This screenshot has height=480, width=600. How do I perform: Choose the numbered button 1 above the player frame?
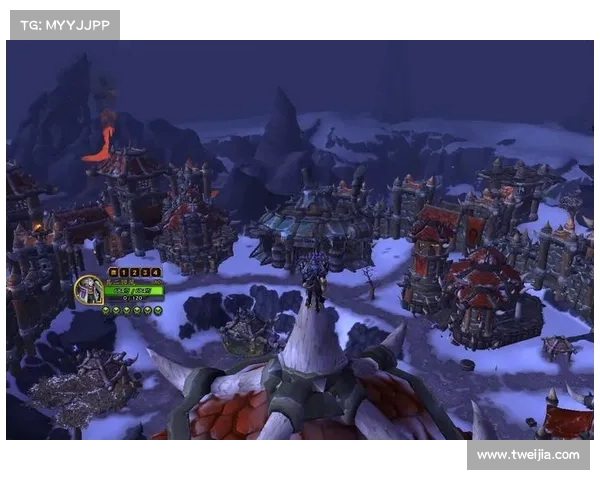(x=124, y=272)
